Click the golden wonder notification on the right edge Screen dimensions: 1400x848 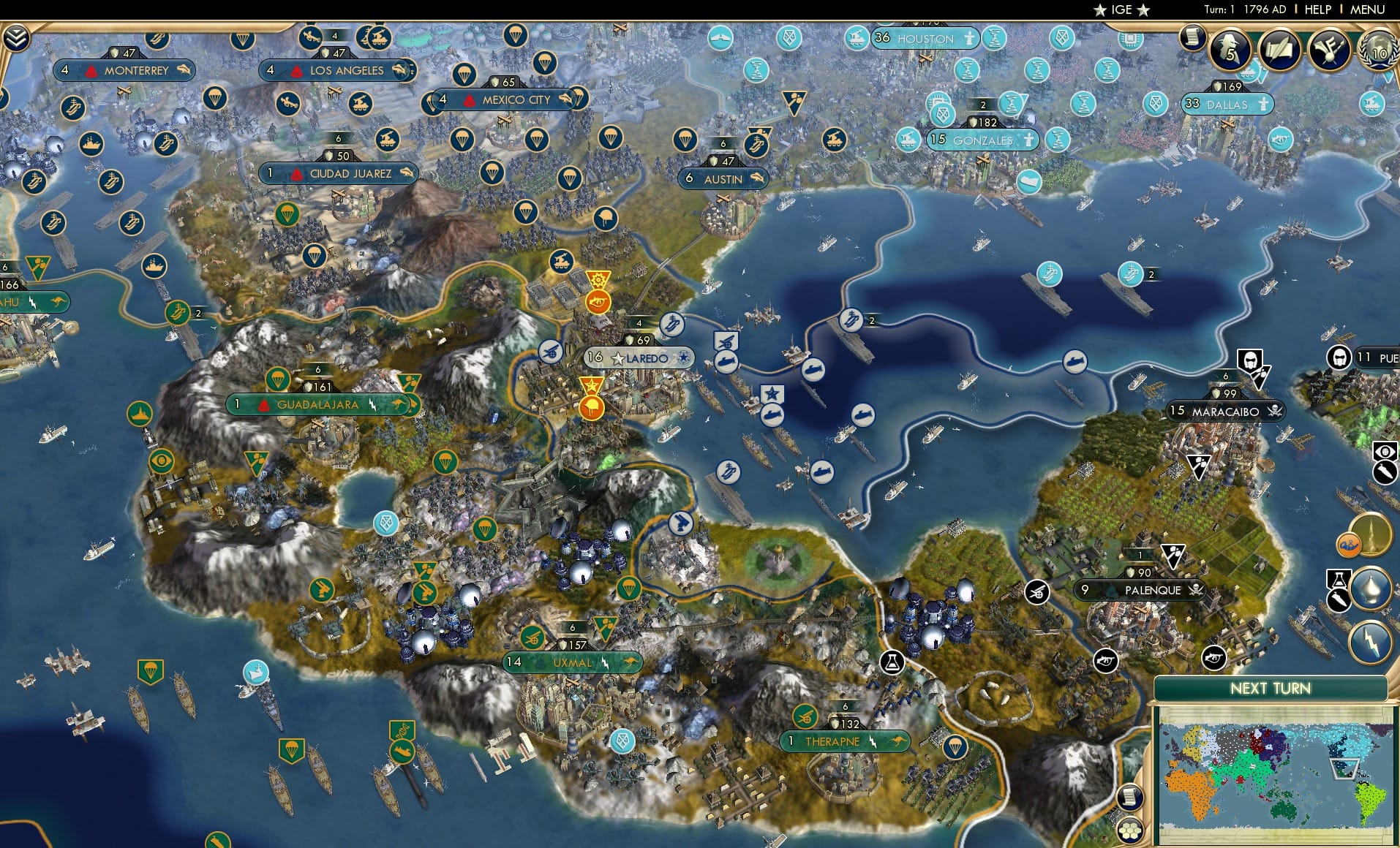point(1371,533)
